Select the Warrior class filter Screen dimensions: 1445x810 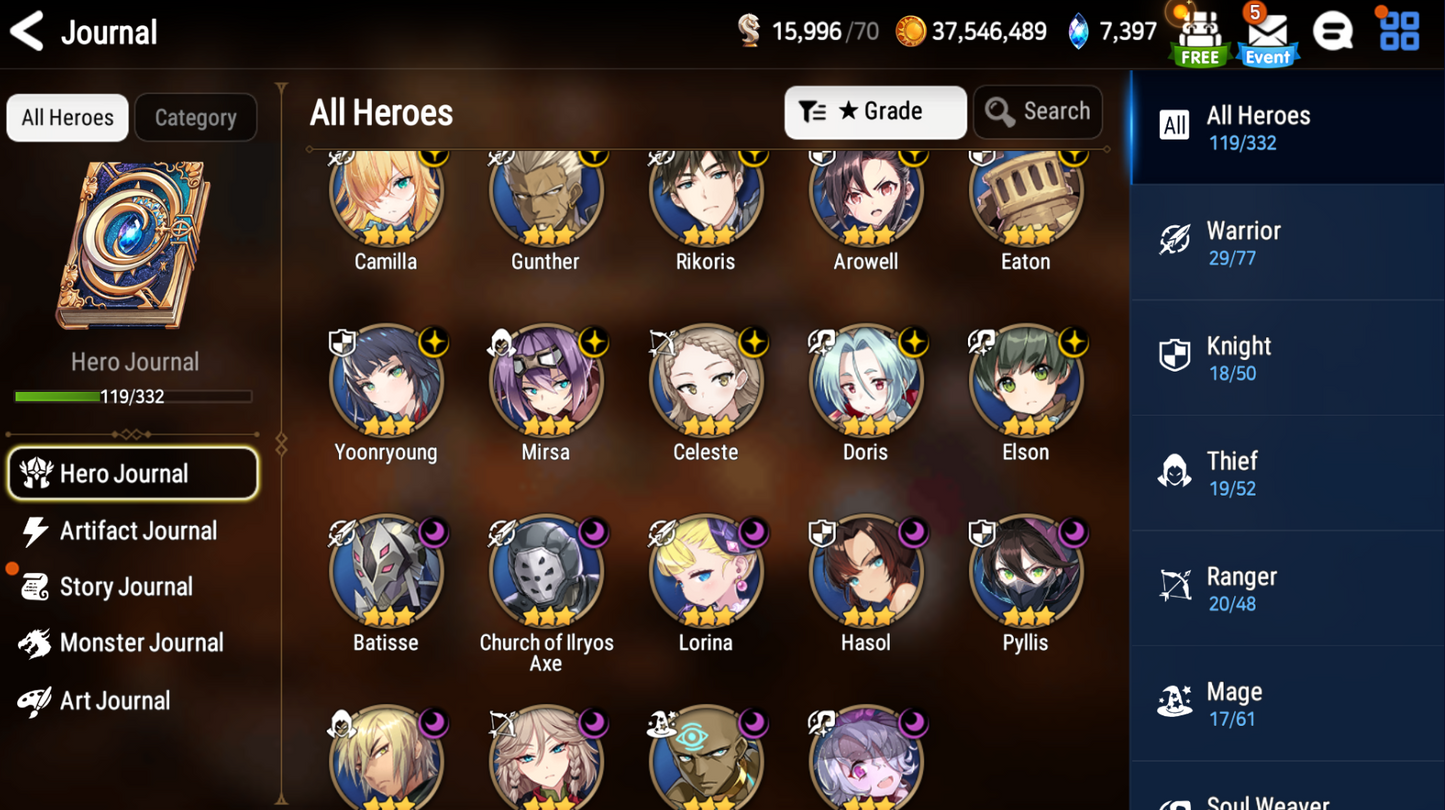[x=1287, y=242]
